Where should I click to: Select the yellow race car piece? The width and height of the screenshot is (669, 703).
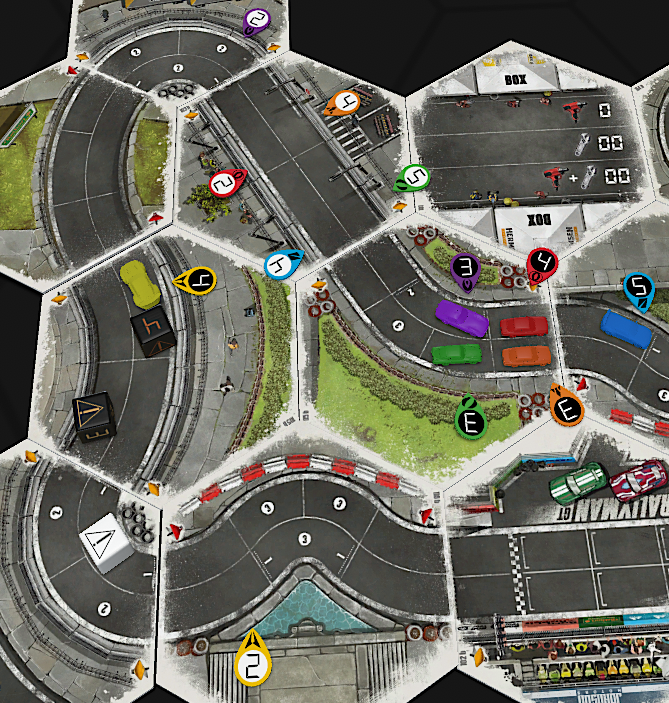click(139, 283)
